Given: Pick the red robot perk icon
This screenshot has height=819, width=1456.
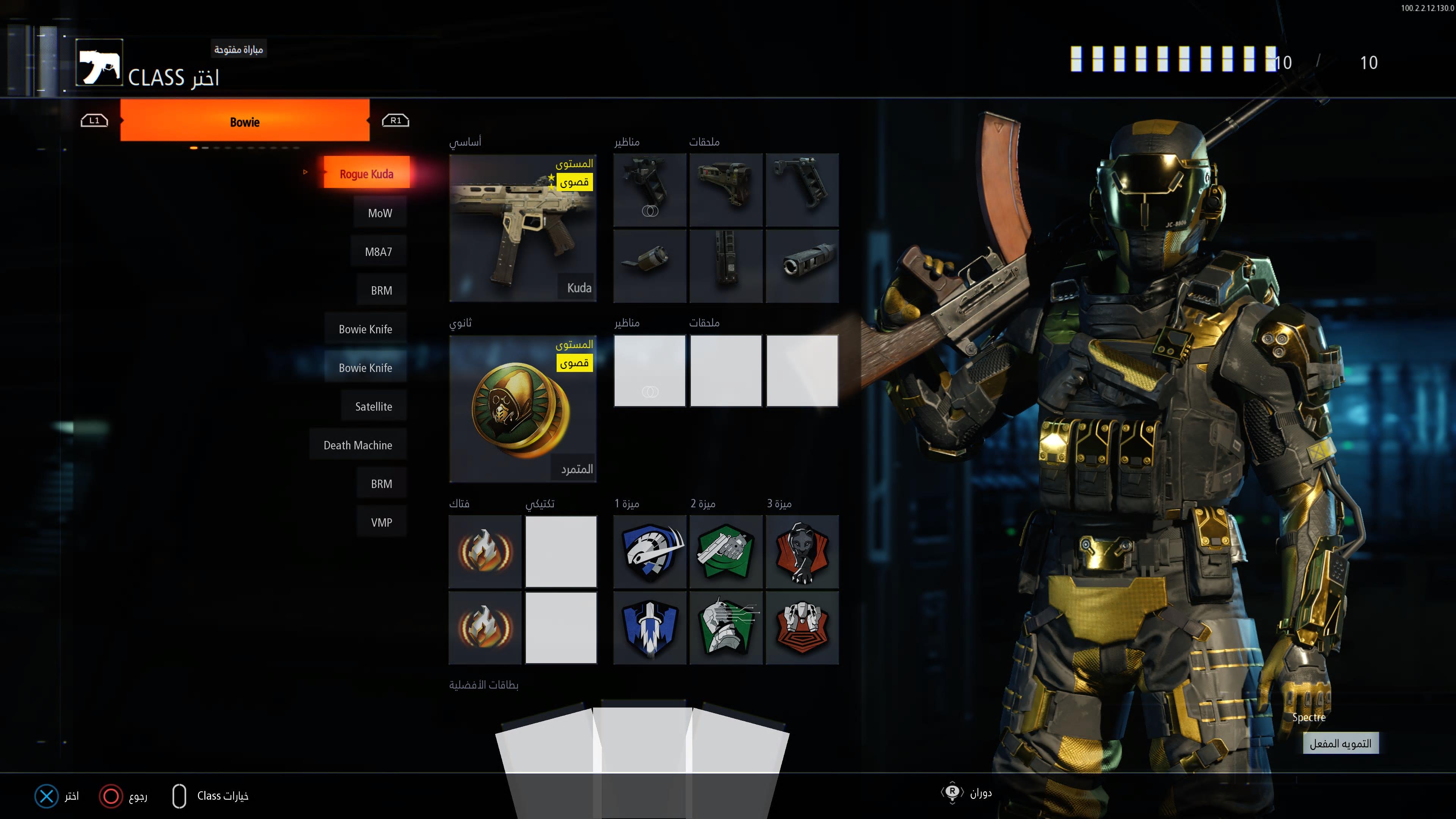Looking at the screenshot, I should pos(802,628).
